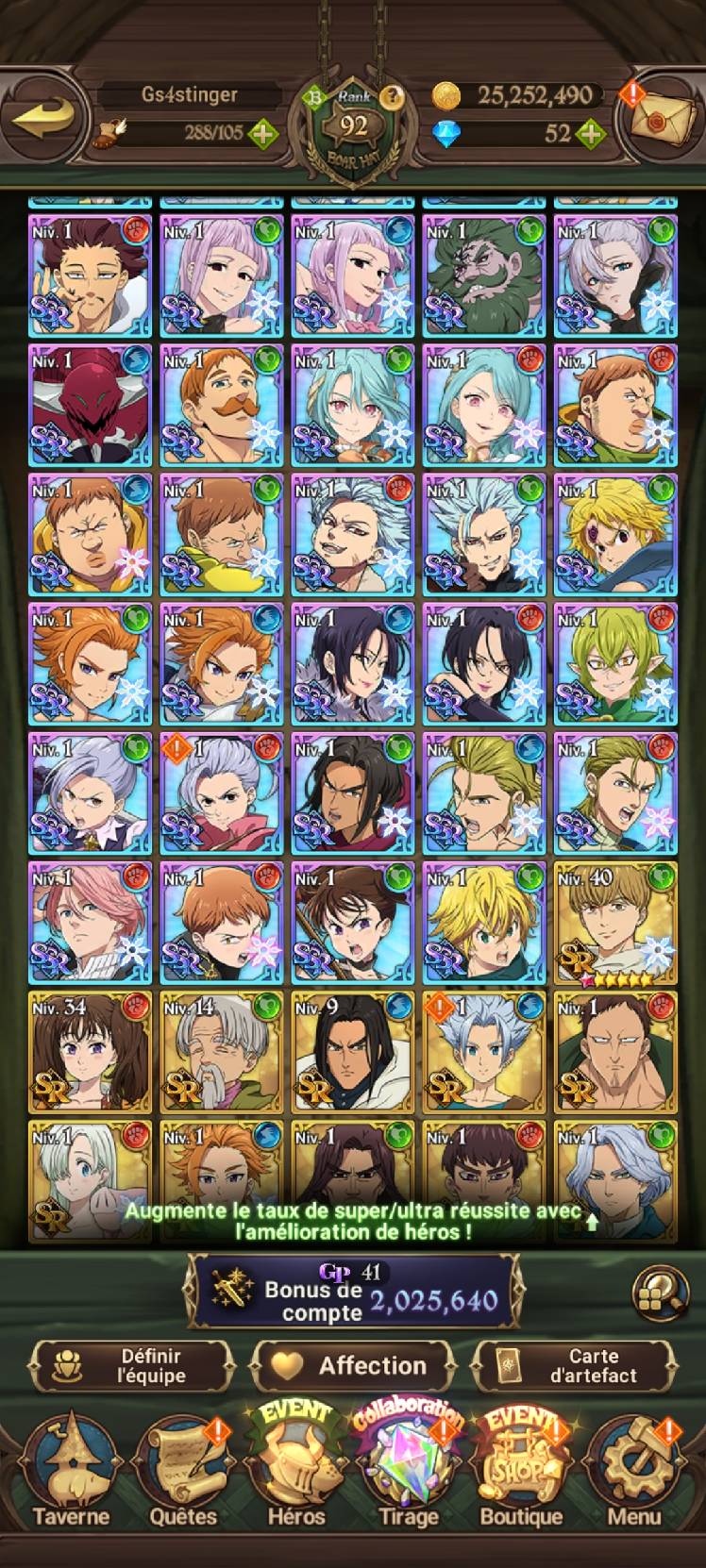Open the Affection menu

[352, 1365]
